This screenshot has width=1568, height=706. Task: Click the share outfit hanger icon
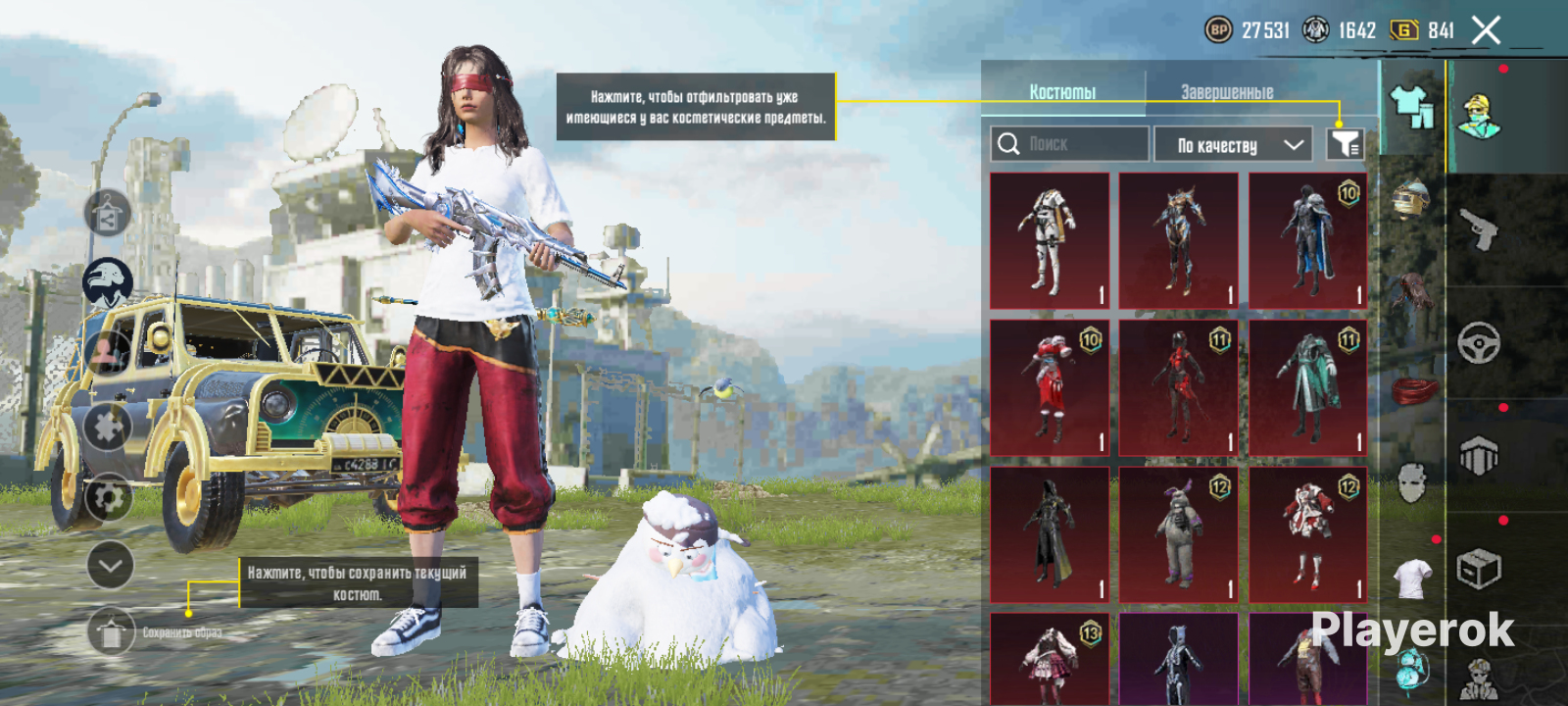point(108,214)
